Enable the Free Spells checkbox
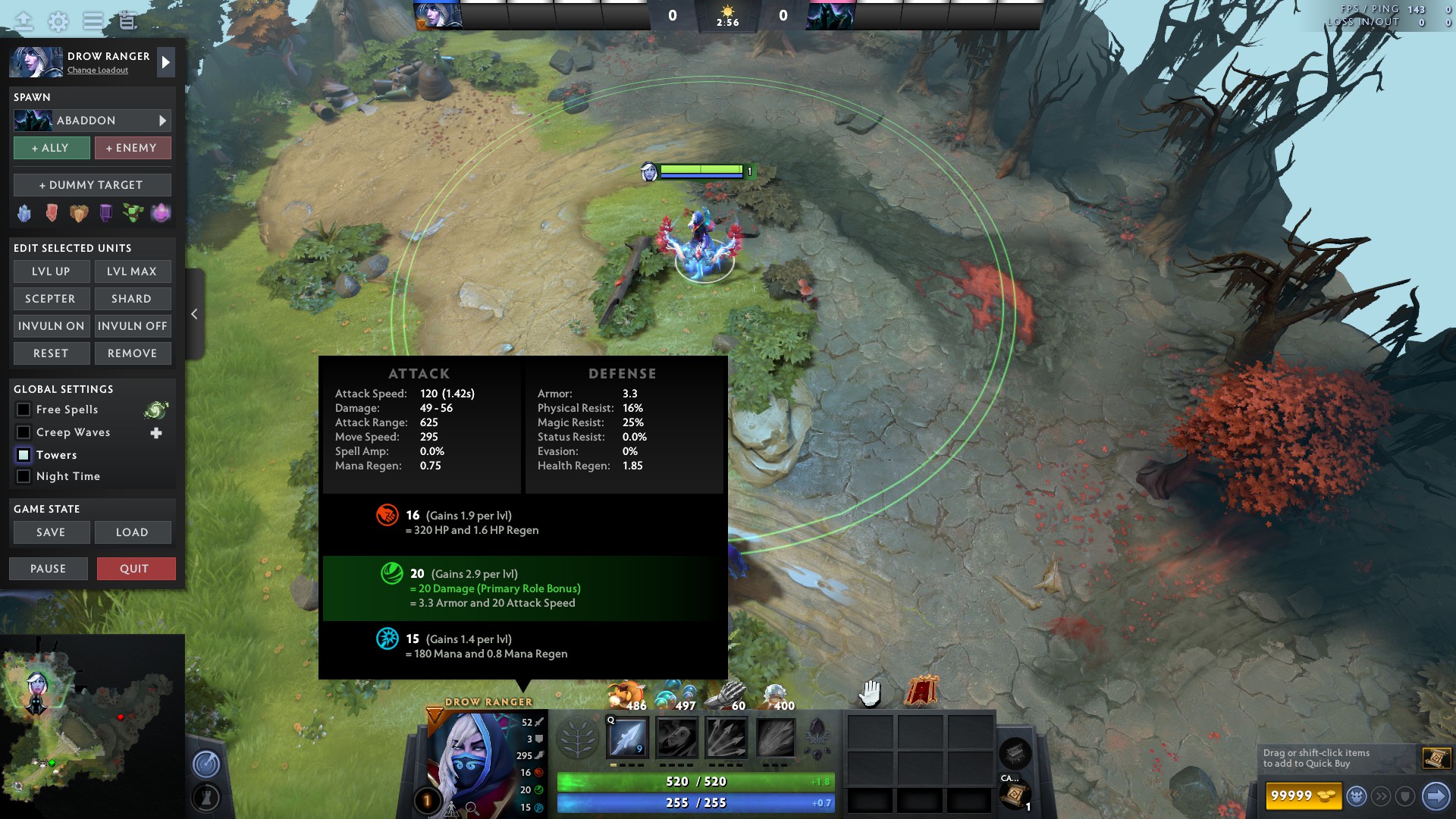 [x=24, y=409]
